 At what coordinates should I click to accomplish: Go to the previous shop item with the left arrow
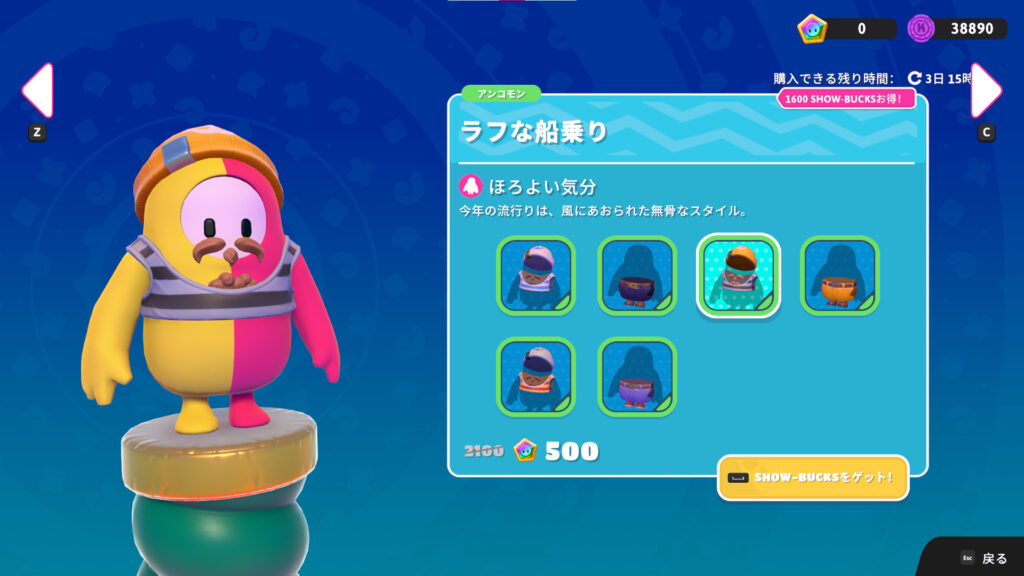37,91
